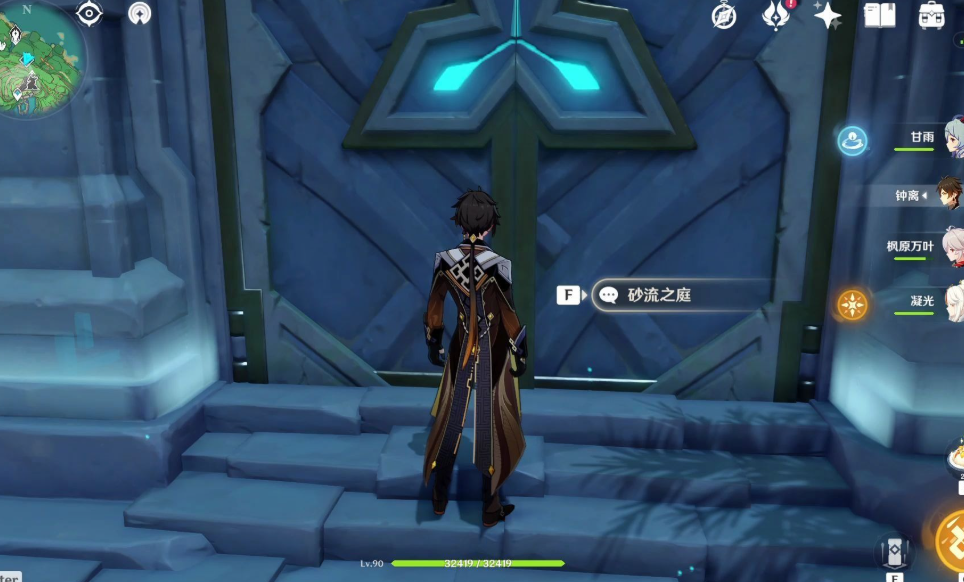Trigger the golden elemental burst button
Screen dimensions: 964x582
coord(952,540)
